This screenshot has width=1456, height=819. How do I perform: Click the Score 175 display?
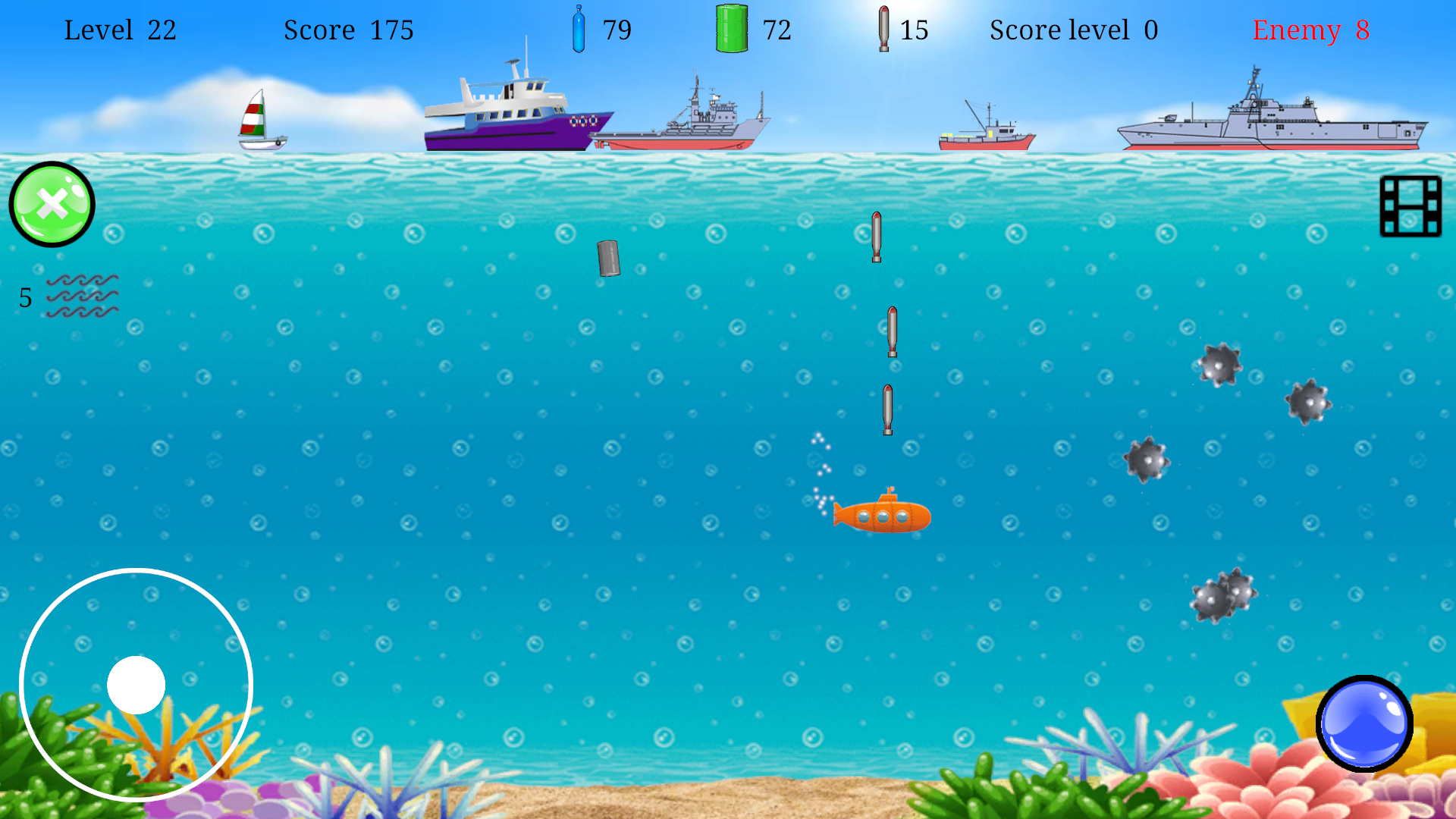point(349,31)
